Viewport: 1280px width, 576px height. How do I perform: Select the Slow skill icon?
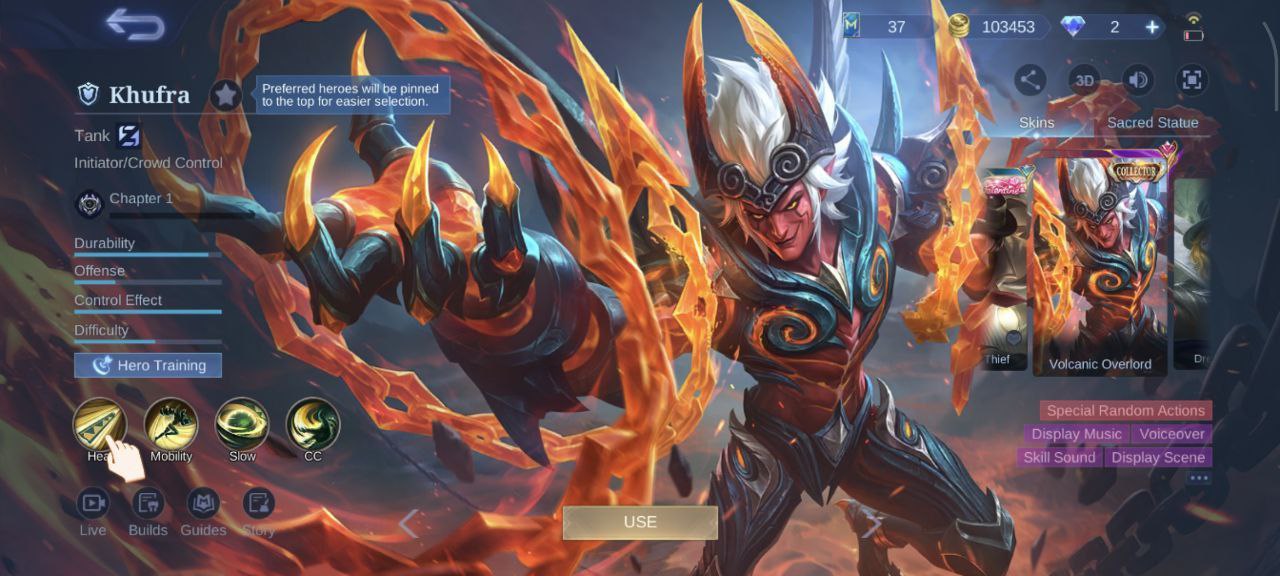(x=242, y=424)
